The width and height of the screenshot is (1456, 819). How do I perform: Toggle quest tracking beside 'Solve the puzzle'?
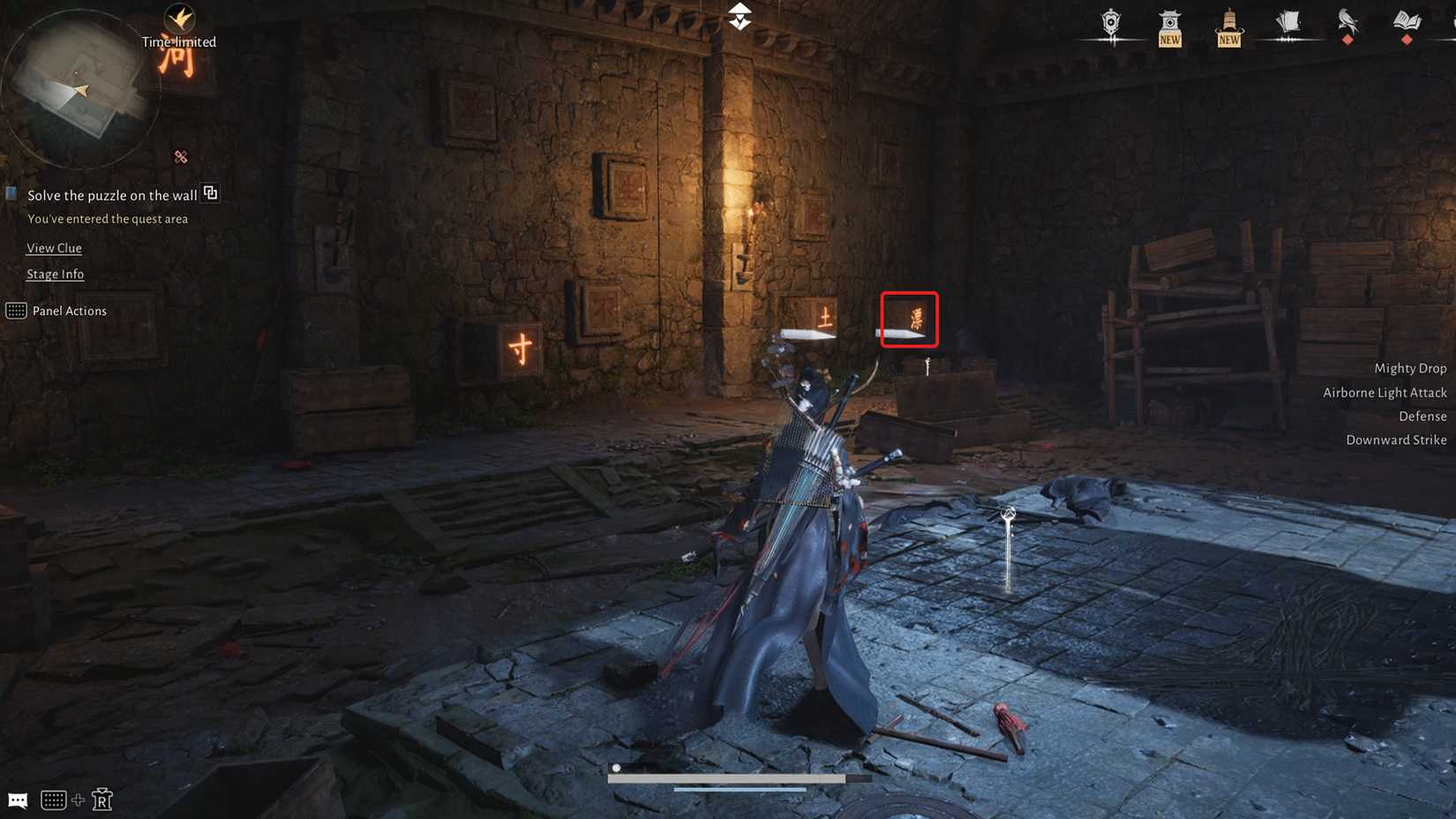coord(210,193)
